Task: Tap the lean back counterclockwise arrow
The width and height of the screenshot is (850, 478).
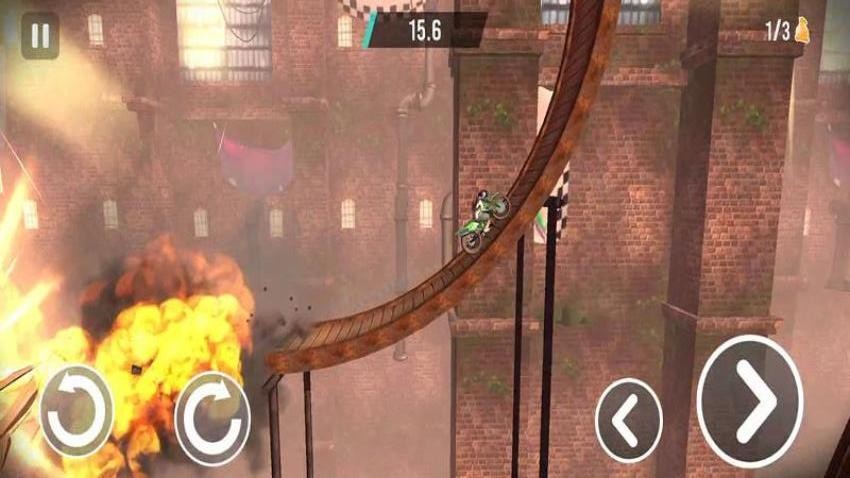Action: pyautogui.click(x=76, y=410)
